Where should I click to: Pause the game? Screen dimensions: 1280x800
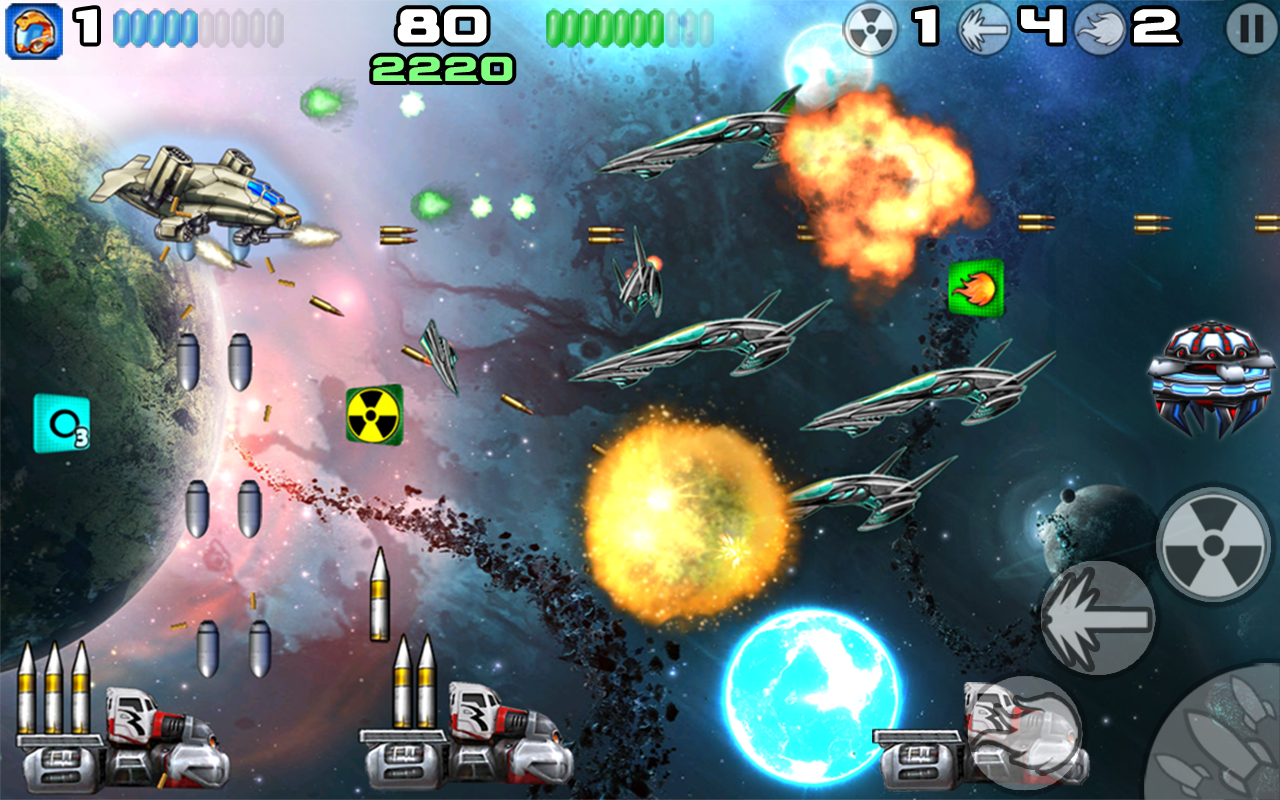[x=1251, y=30]
